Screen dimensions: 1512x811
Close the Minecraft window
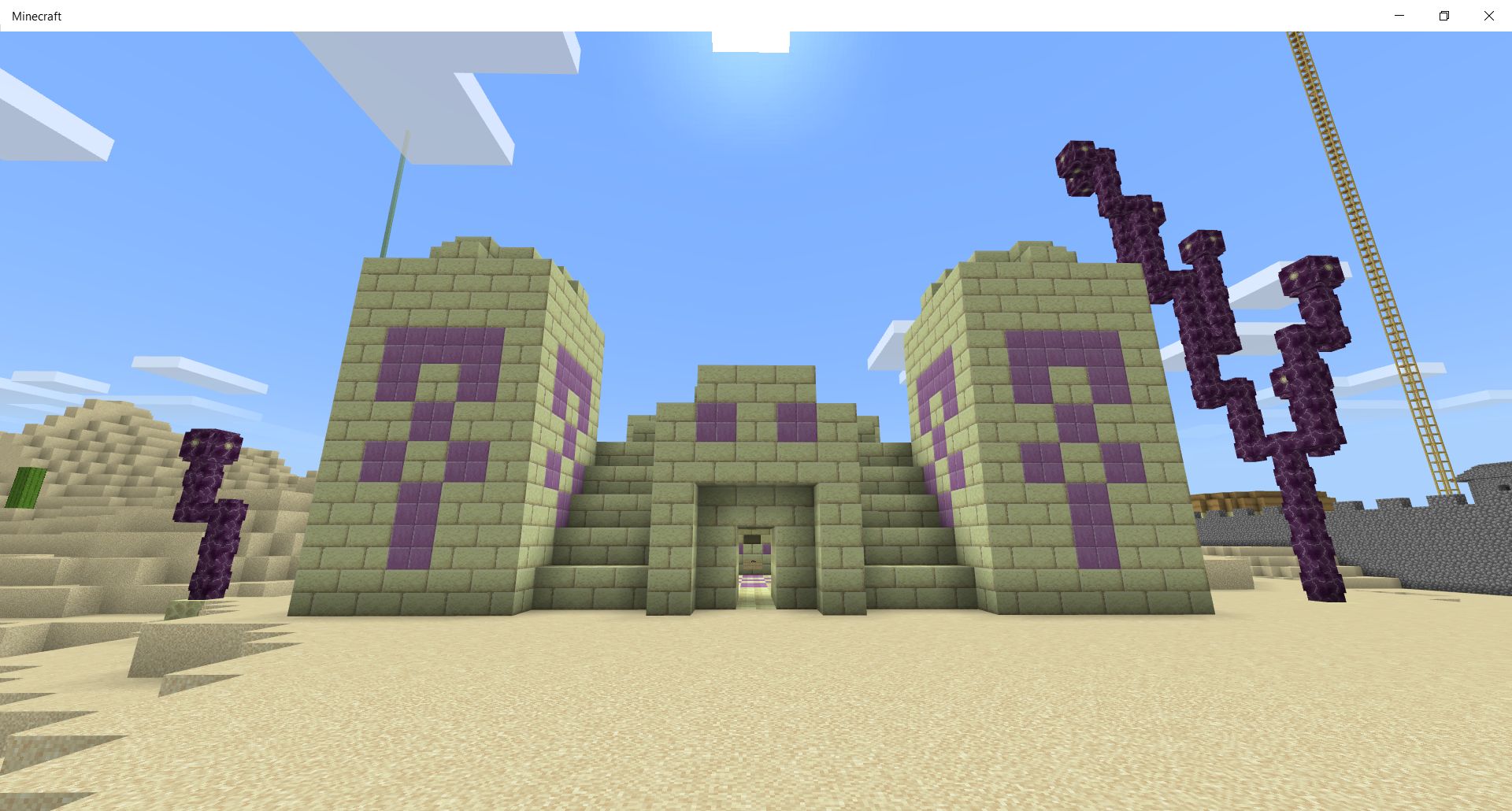point(1488,16)
